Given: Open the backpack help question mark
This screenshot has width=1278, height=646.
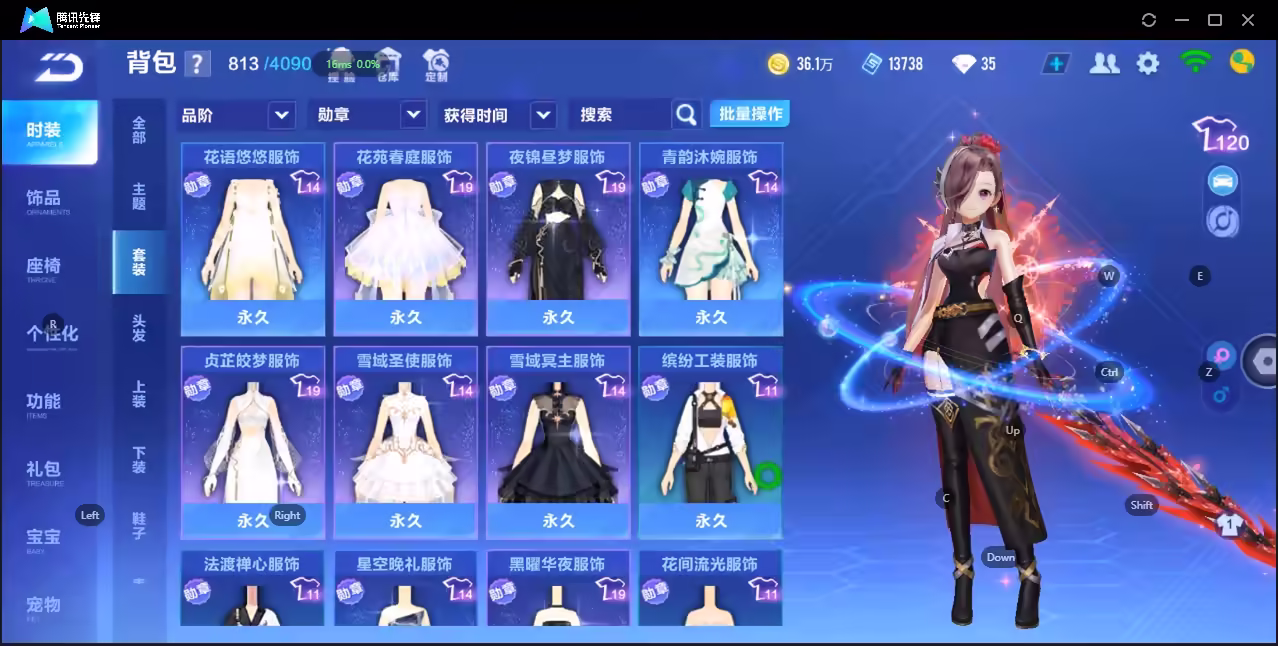Looking at the screenshot, I should [197, 64].
